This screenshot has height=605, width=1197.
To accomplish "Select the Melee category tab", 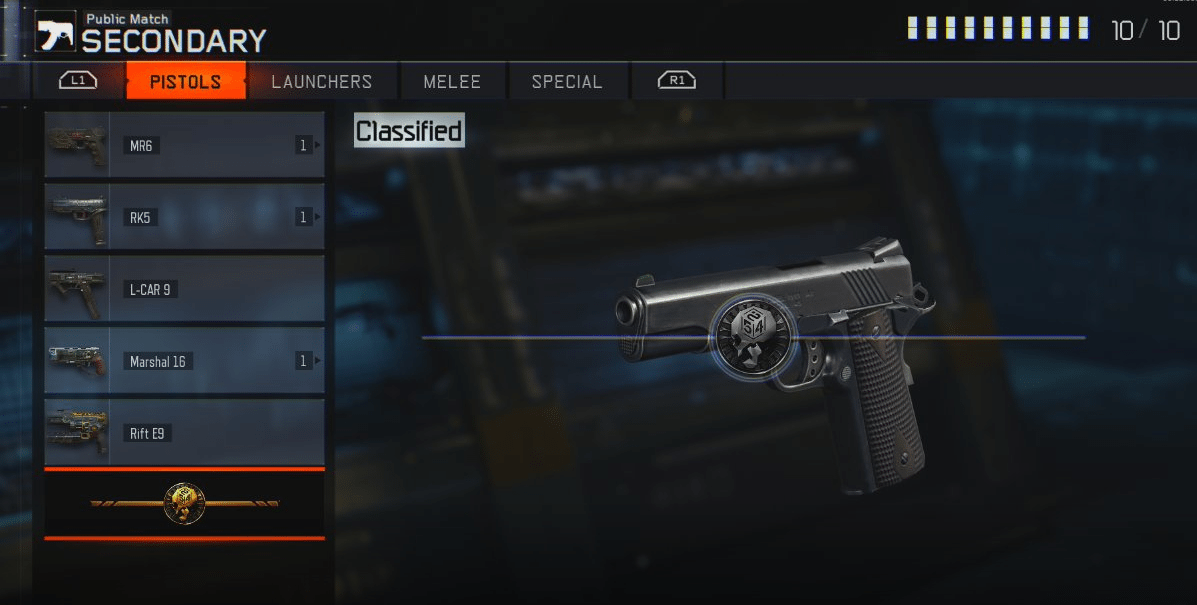I will coord(452,81).
